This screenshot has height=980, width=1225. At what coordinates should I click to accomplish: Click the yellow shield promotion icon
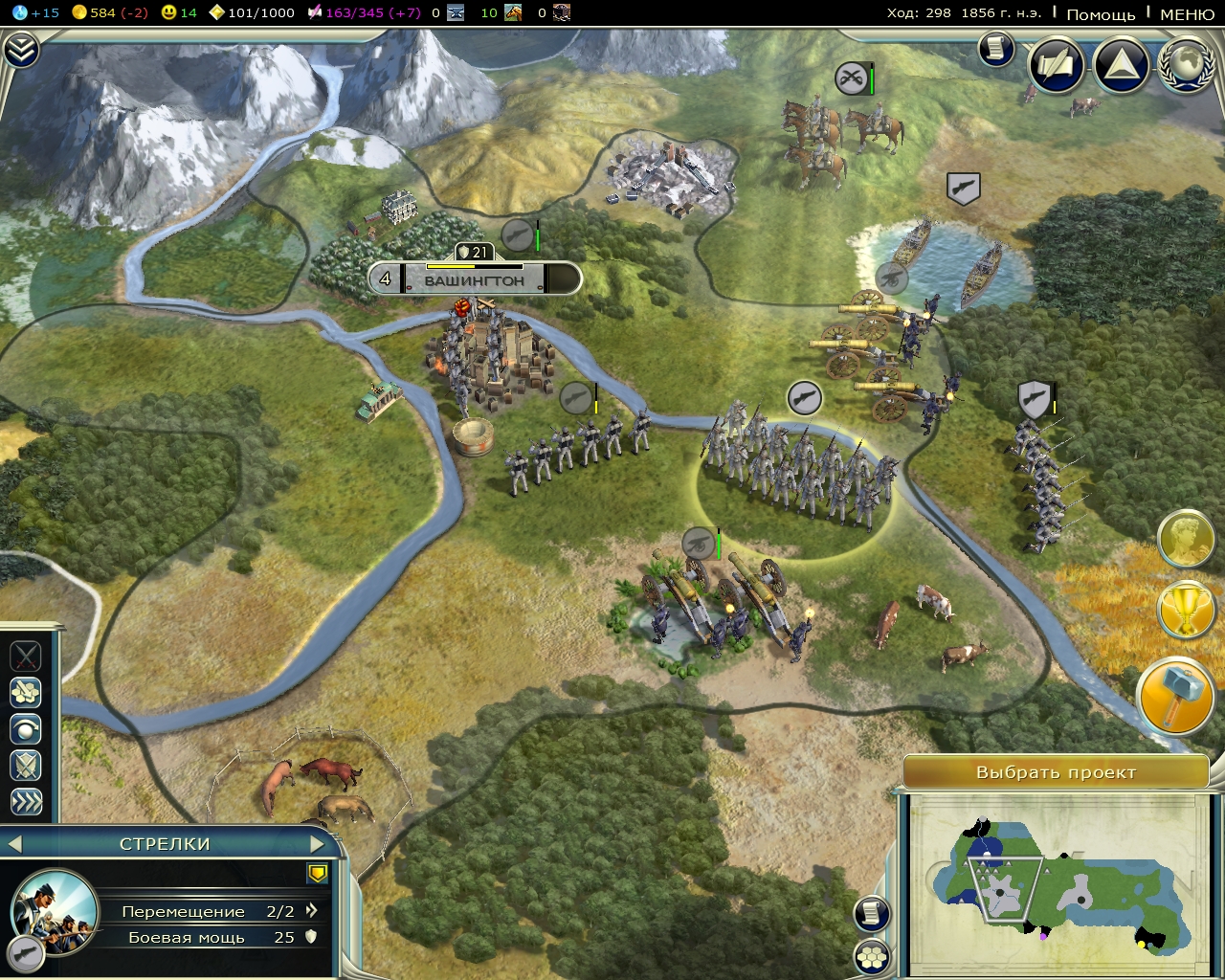[318, 873]
